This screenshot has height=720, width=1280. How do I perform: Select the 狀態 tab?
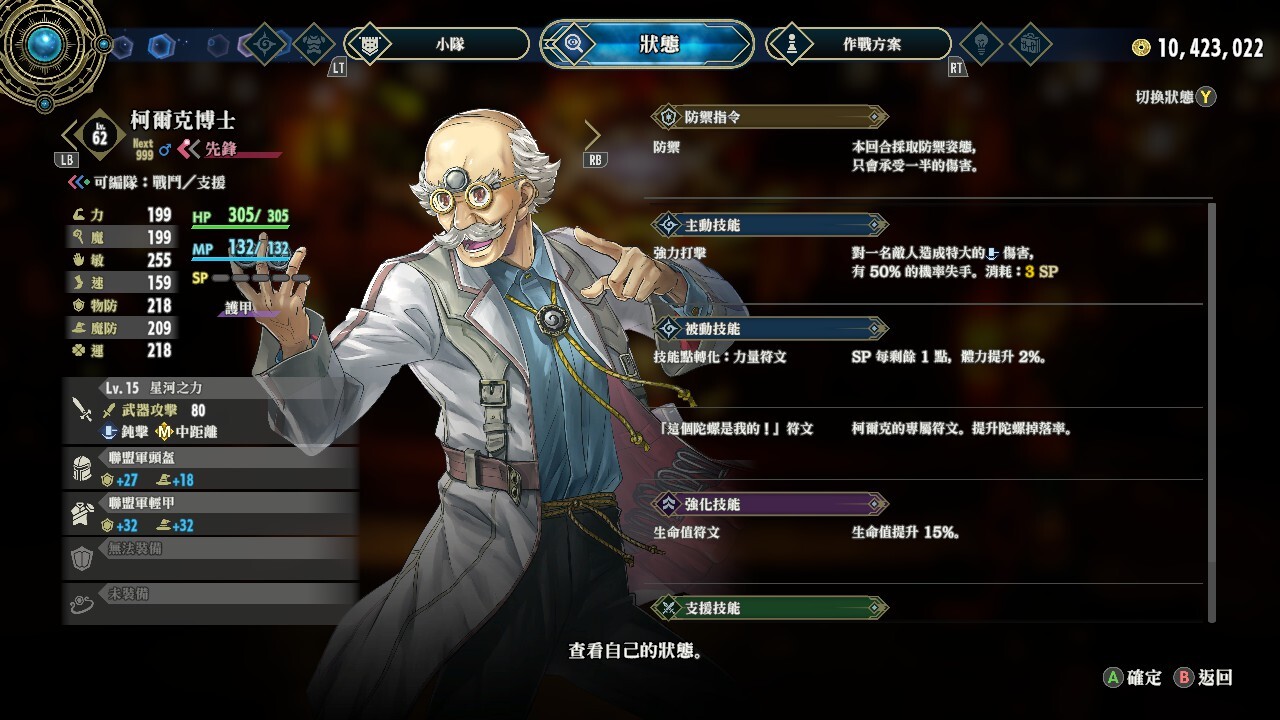(x=648, y=44)
